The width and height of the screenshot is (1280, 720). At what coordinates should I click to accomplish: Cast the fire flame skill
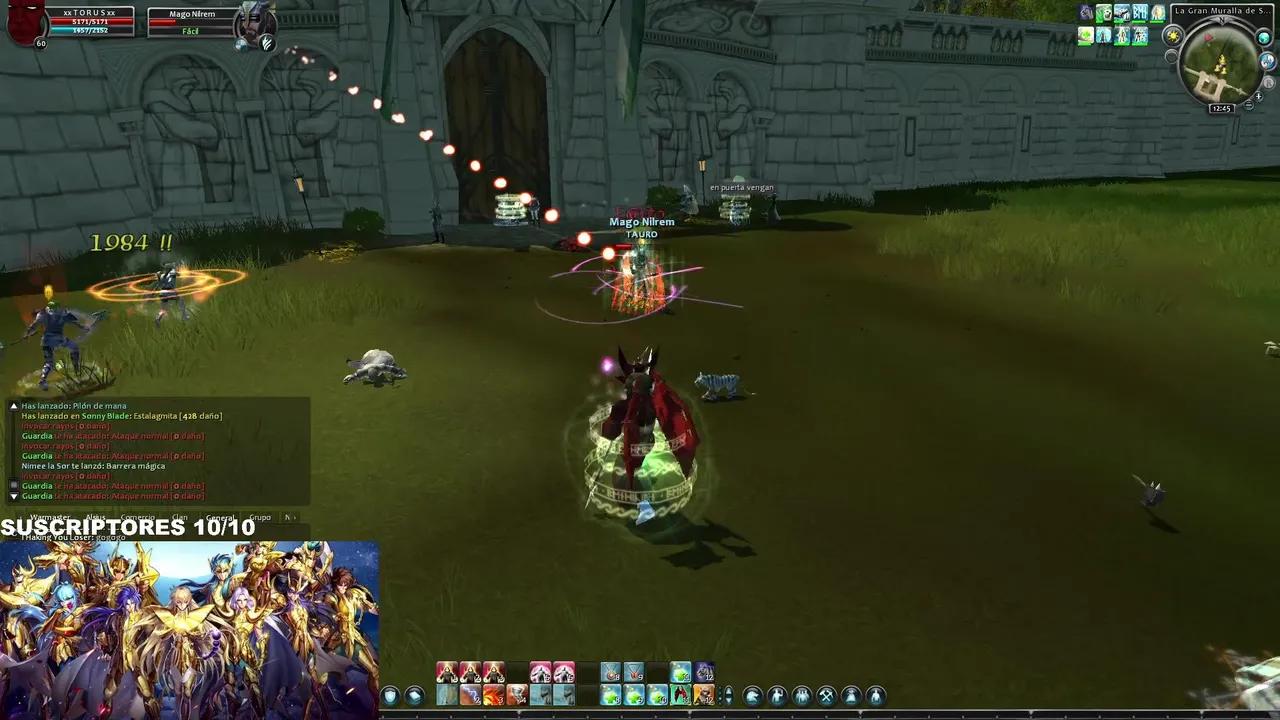pos(493,695)
